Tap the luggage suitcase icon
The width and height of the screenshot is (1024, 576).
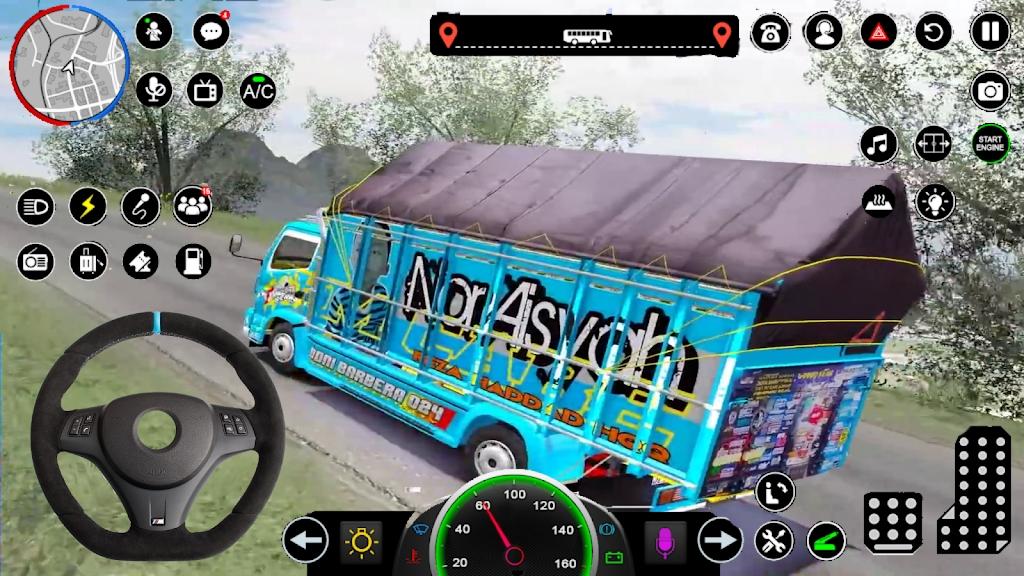point(88,261)
